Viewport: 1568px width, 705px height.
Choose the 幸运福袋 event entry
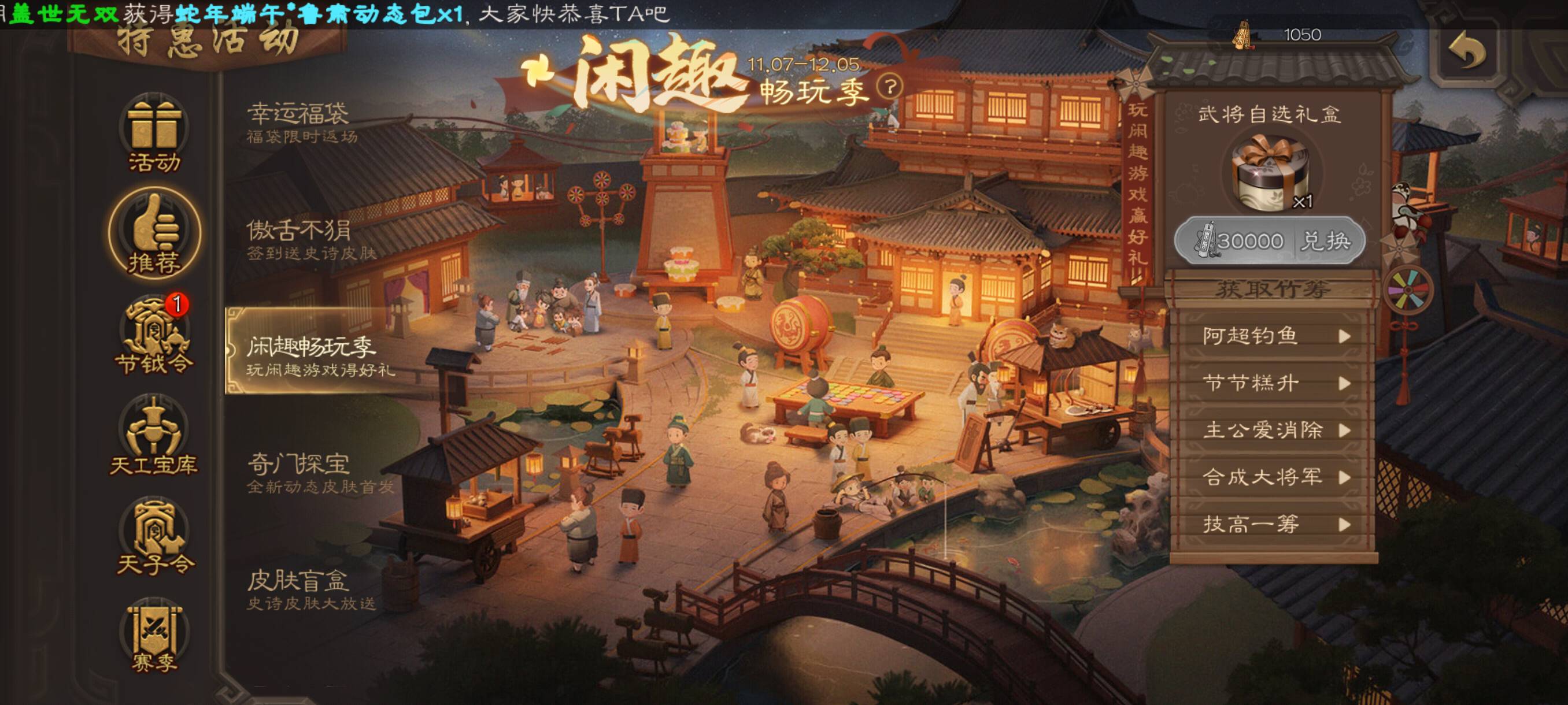coord(301,123)
